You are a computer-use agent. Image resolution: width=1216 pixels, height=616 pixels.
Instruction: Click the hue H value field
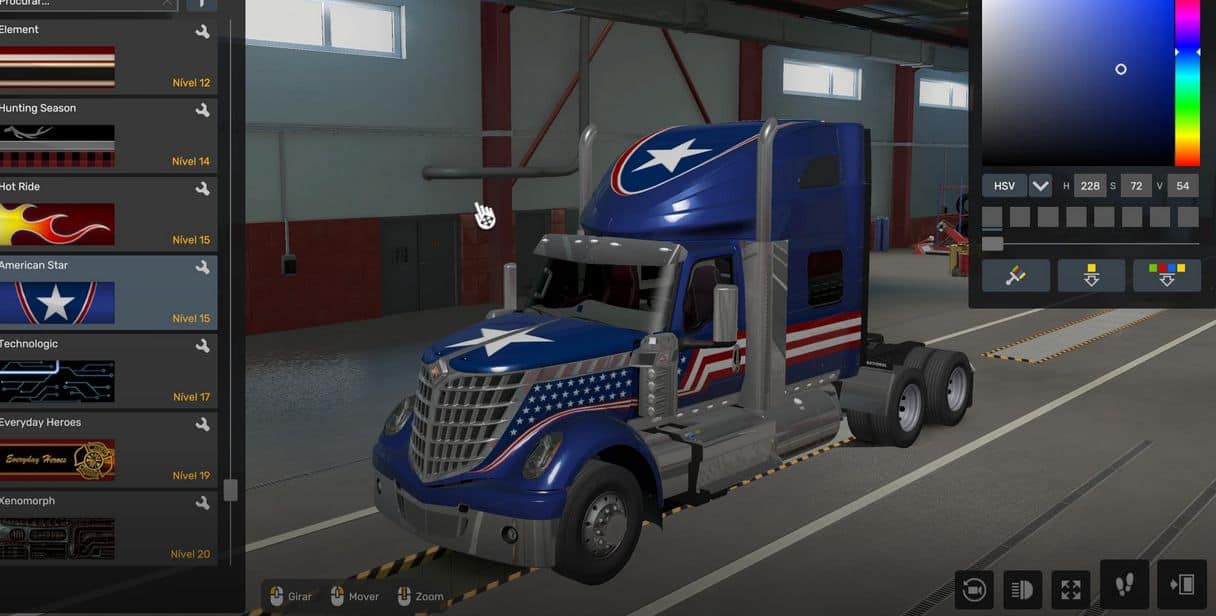pos(1088,186)
